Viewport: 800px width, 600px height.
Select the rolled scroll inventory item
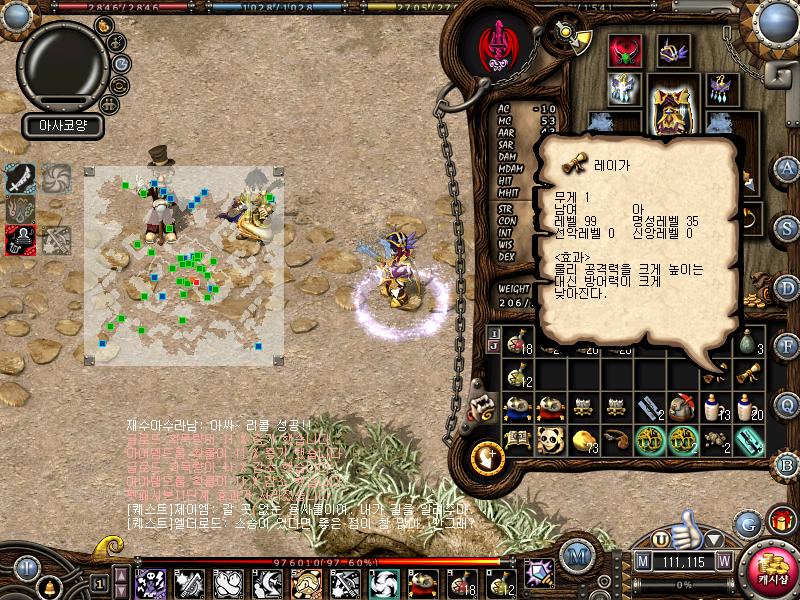pyautogui.click(x=750, y=374)
